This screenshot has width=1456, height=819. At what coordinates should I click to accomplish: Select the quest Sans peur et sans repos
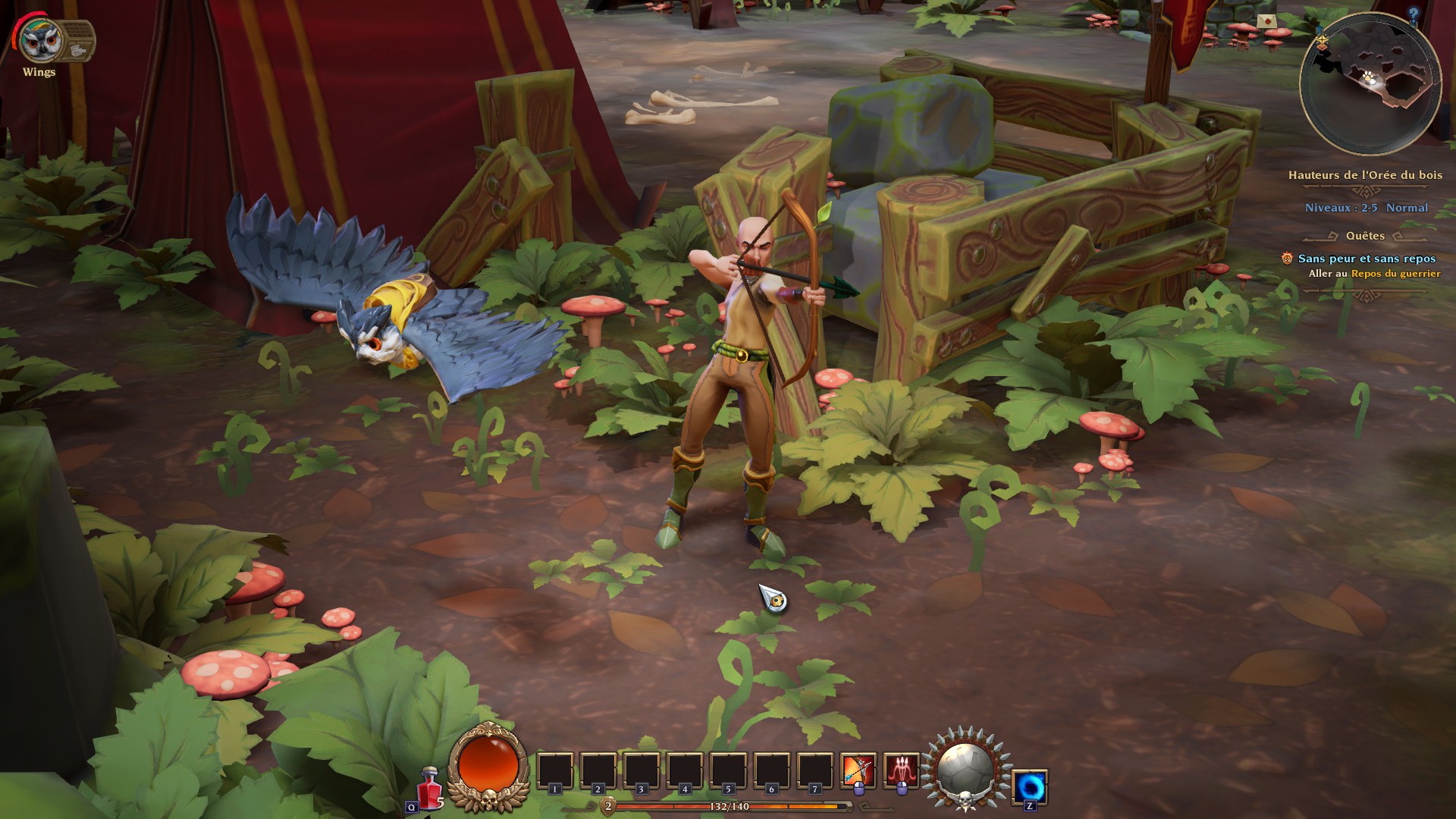pos(1366,259)
